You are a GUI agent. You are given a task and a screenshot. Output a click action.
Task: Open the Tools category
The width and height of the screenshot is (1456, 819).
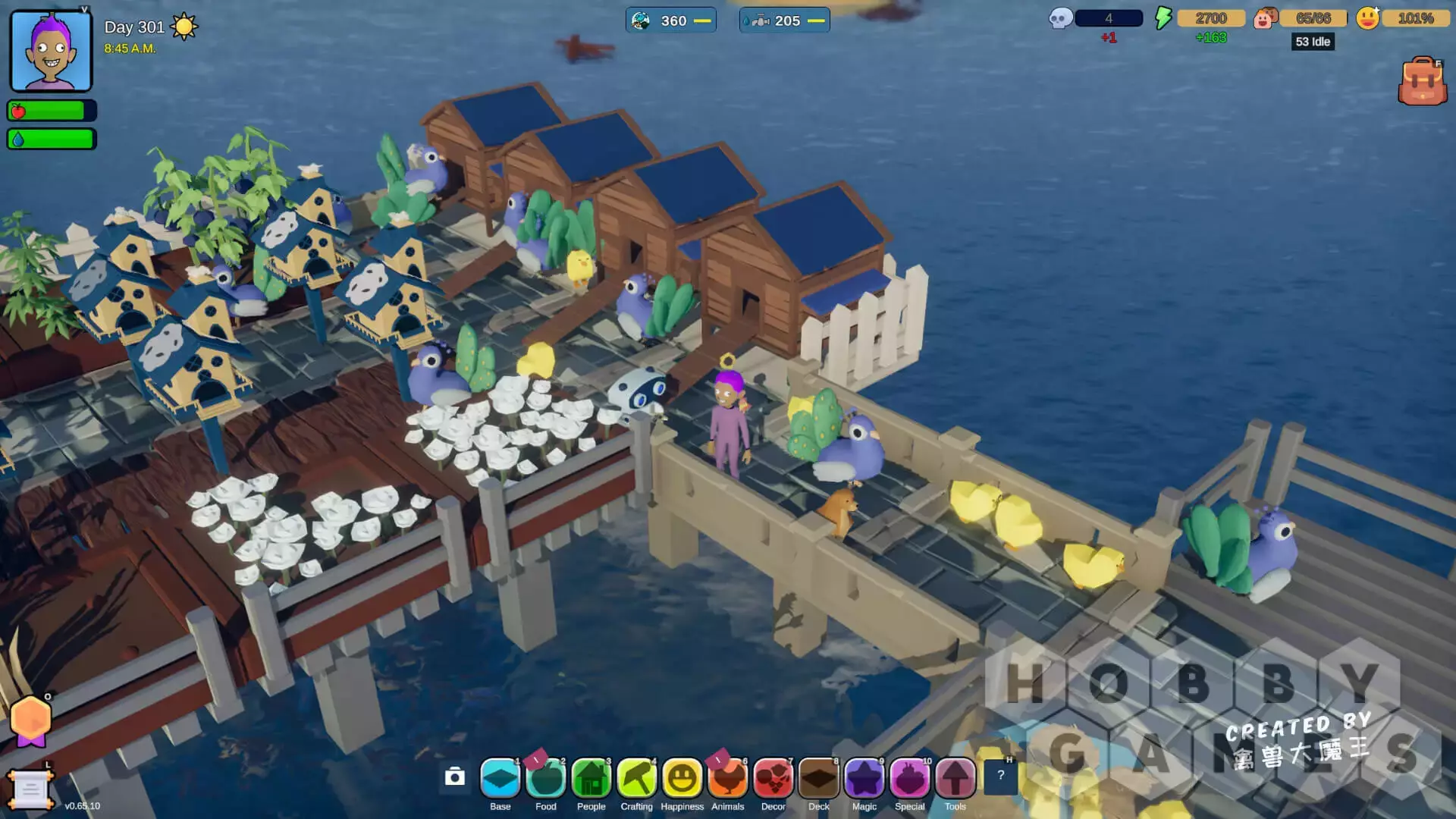(x=955, y=779)
